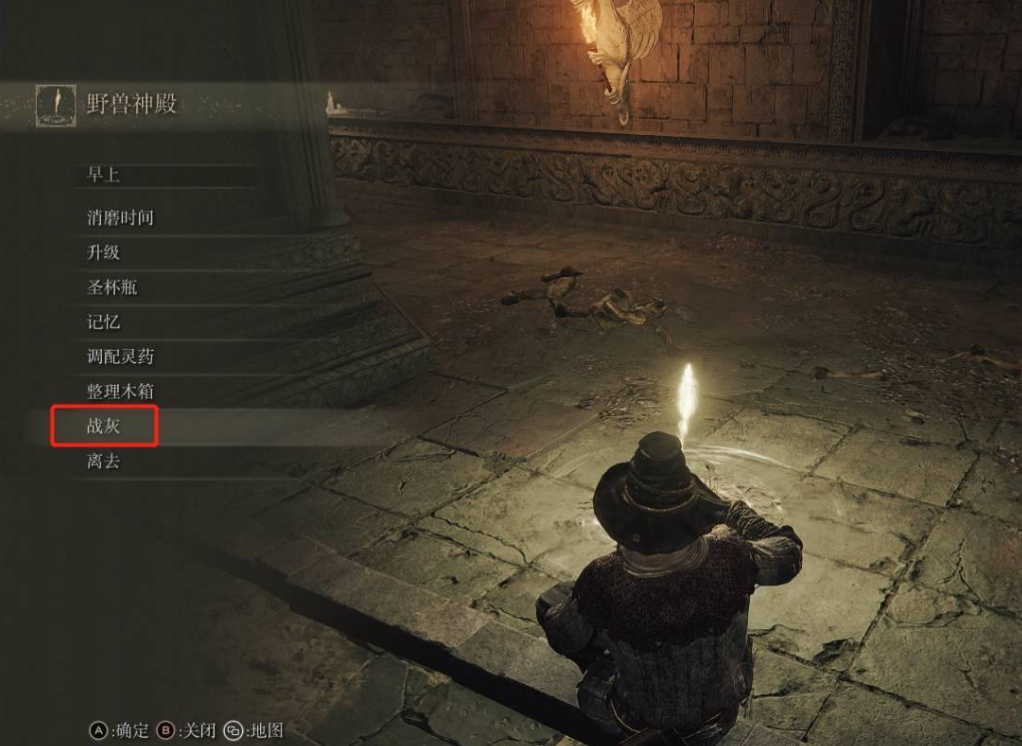Open the 升级 level up menu
The width and height of the screenshot is (1022, 746).
[x=104, y=252]
